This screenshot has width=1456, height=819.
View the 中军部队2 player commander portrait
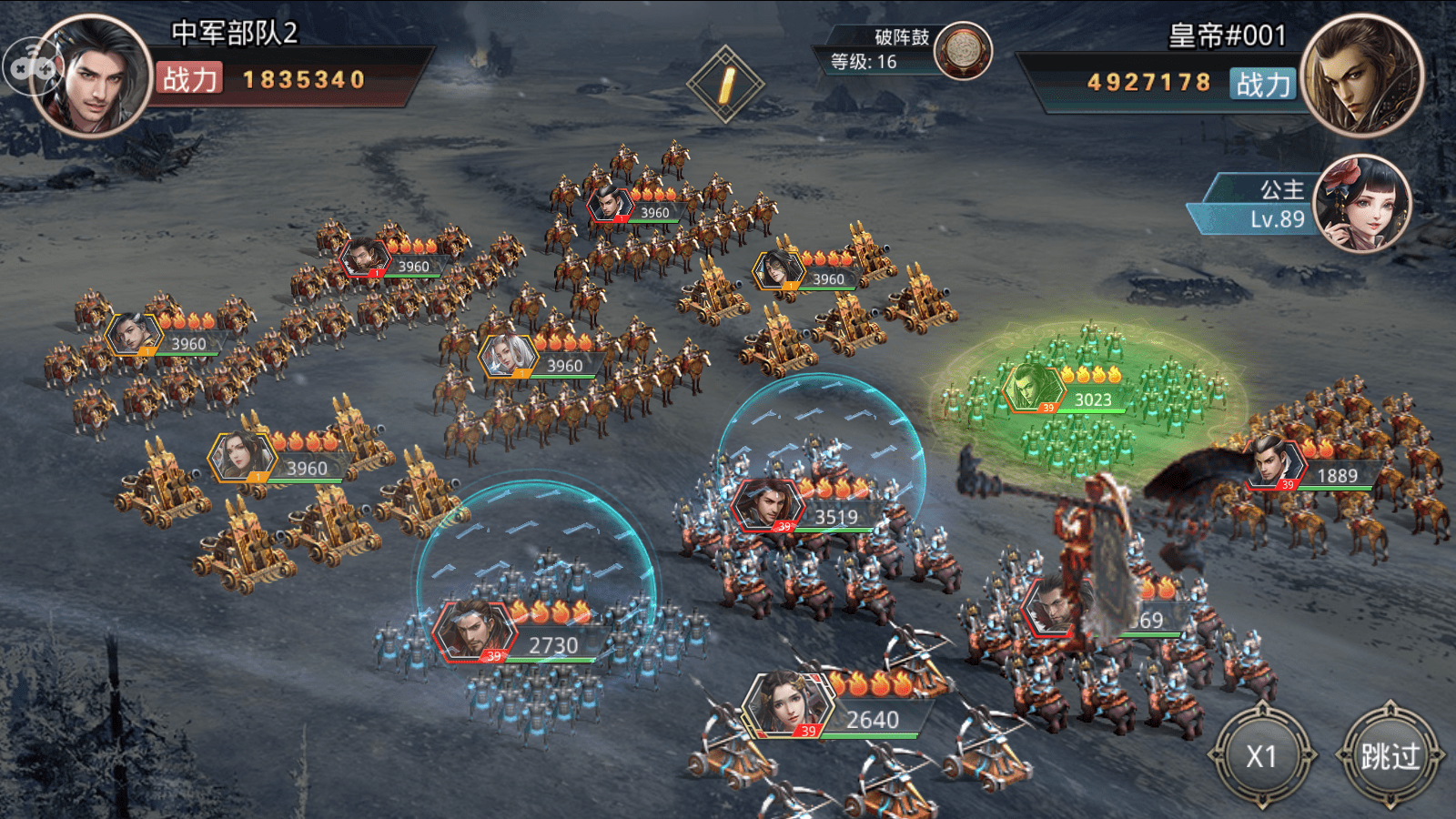click(x=93, y=76)
